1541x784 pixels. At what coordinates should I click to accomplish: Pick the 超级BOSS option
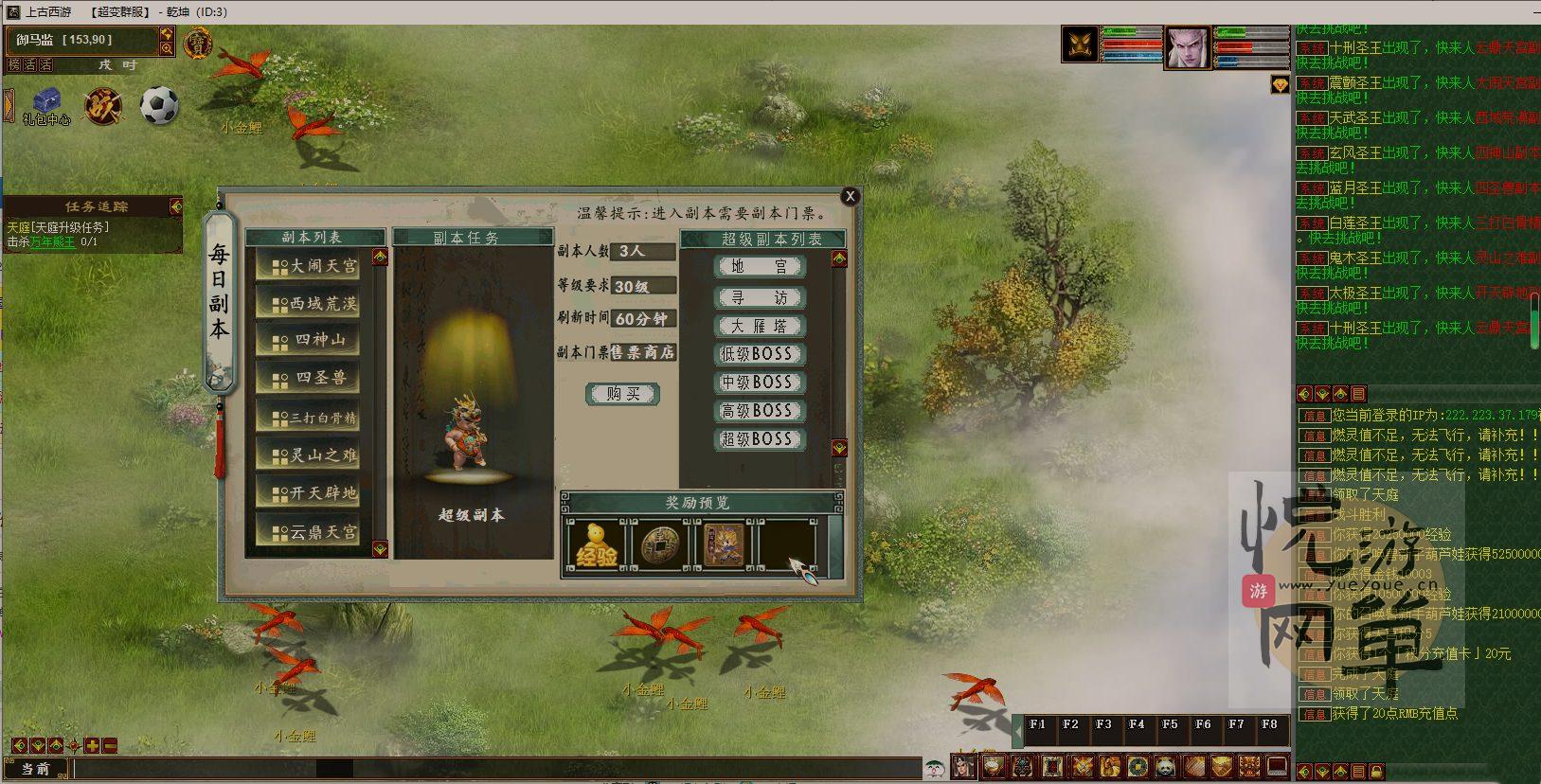click(x=759, y=439)
